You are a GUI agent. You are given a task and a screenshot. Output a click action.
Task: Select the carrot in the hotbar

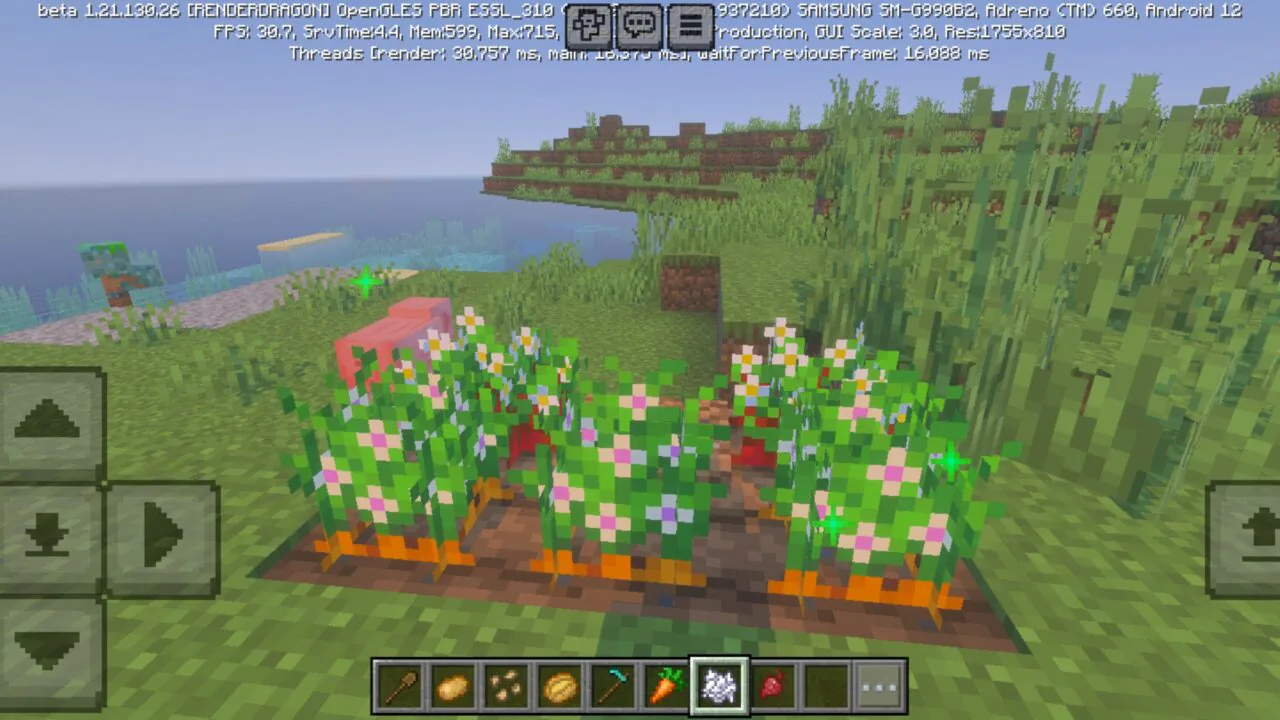tap(664, 684)
